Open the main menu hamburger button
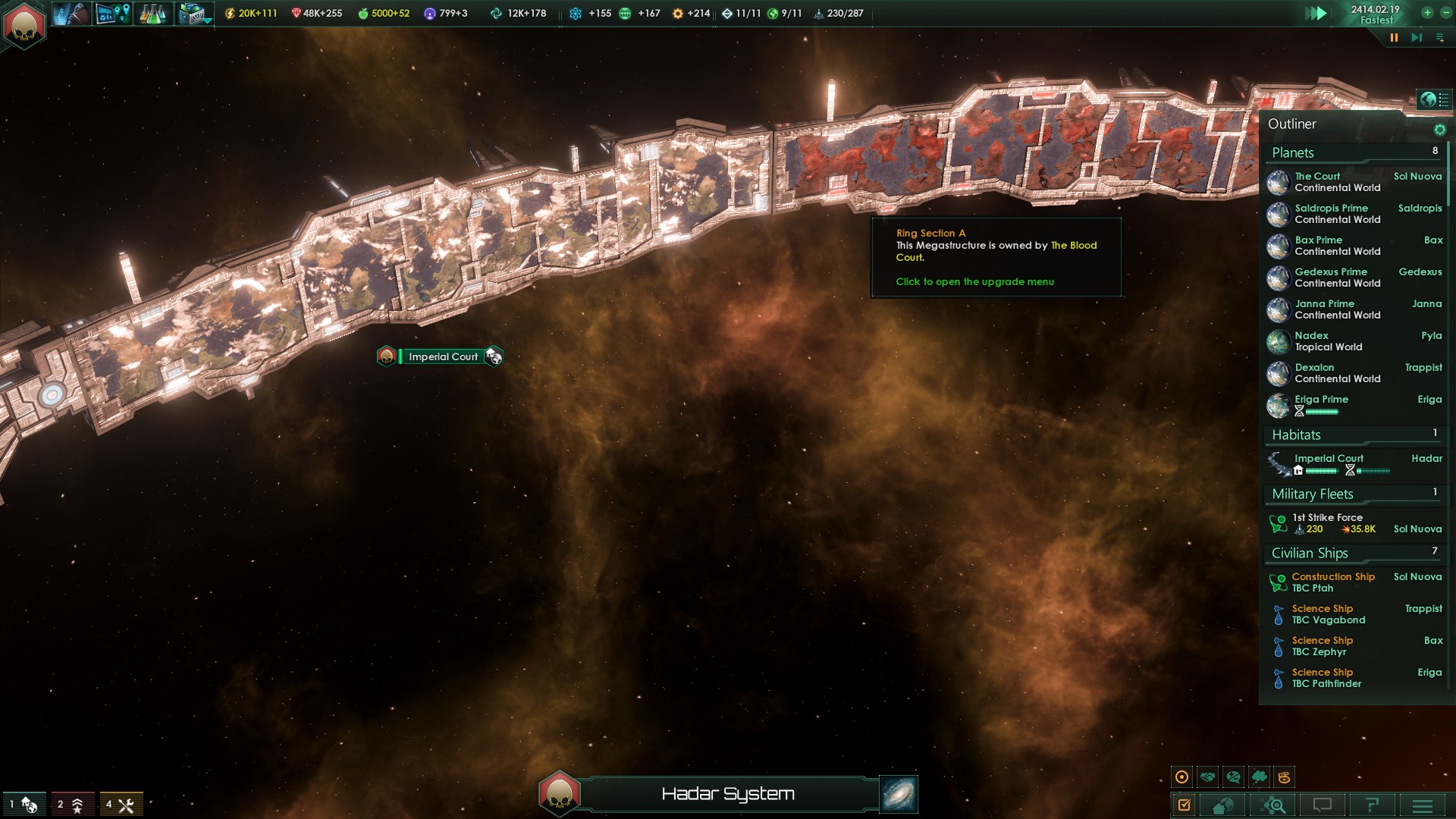 pos(1423,805)
